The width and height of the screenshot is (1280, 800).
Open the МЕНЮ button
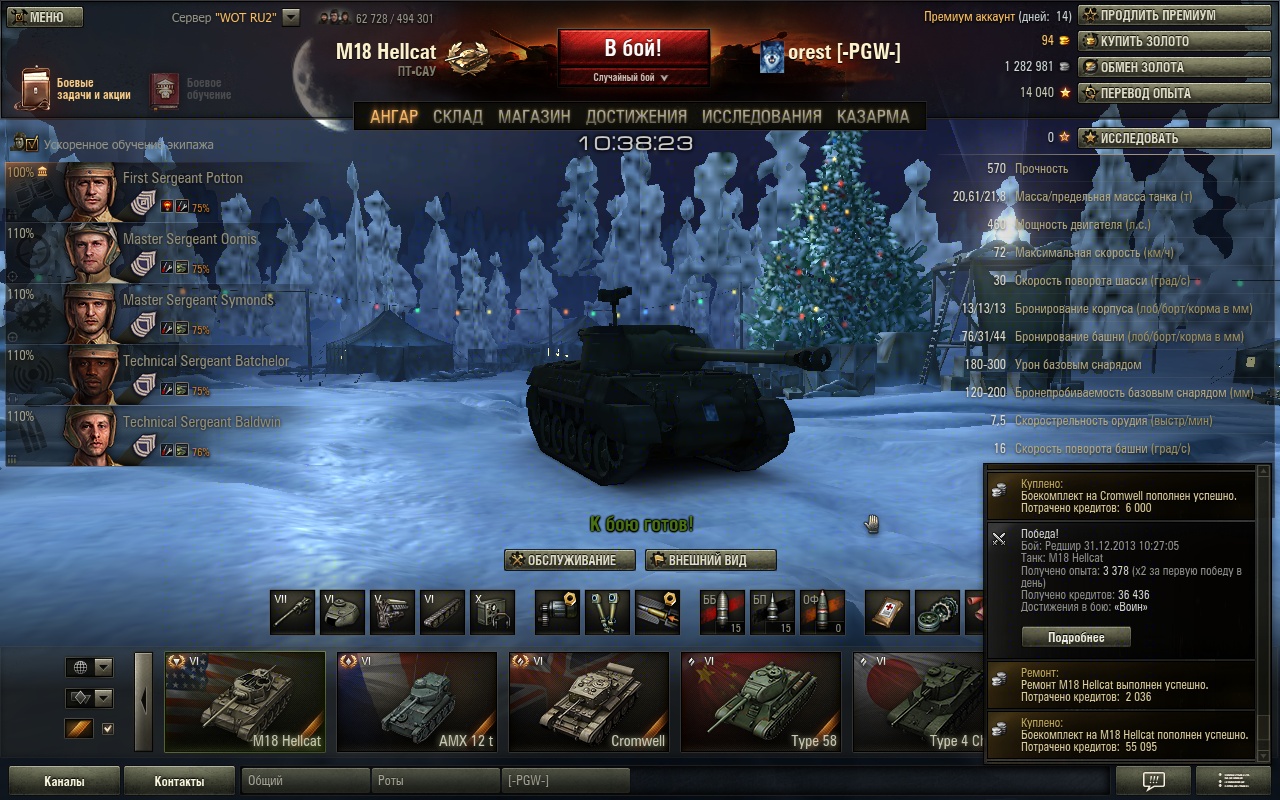[x=44, y=17]
